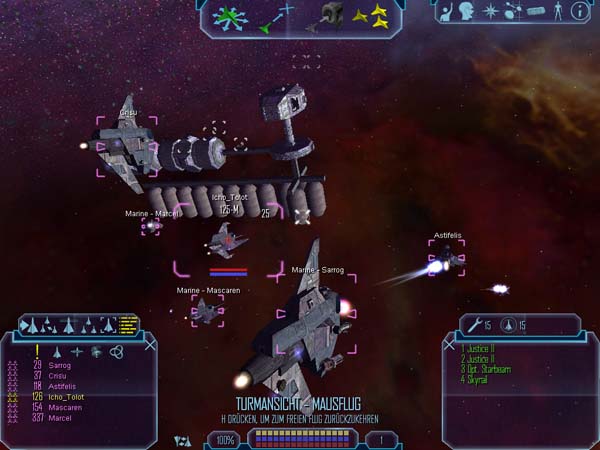Click the wrench repair icon
This screenshot has width=600, height=450.
coord(476,325)
